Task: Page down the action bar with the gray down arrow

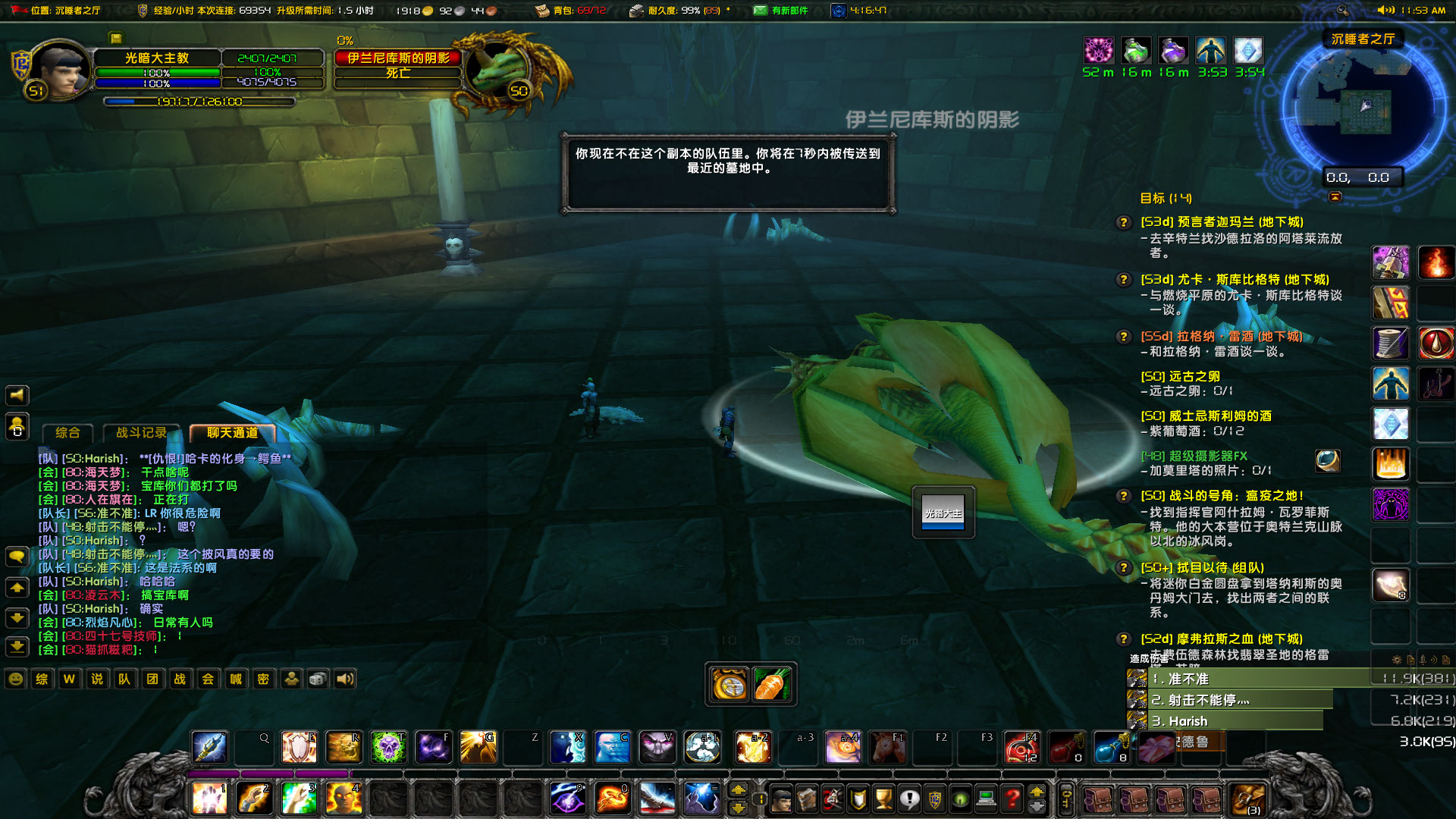Action: click(x=1037, y=808)
